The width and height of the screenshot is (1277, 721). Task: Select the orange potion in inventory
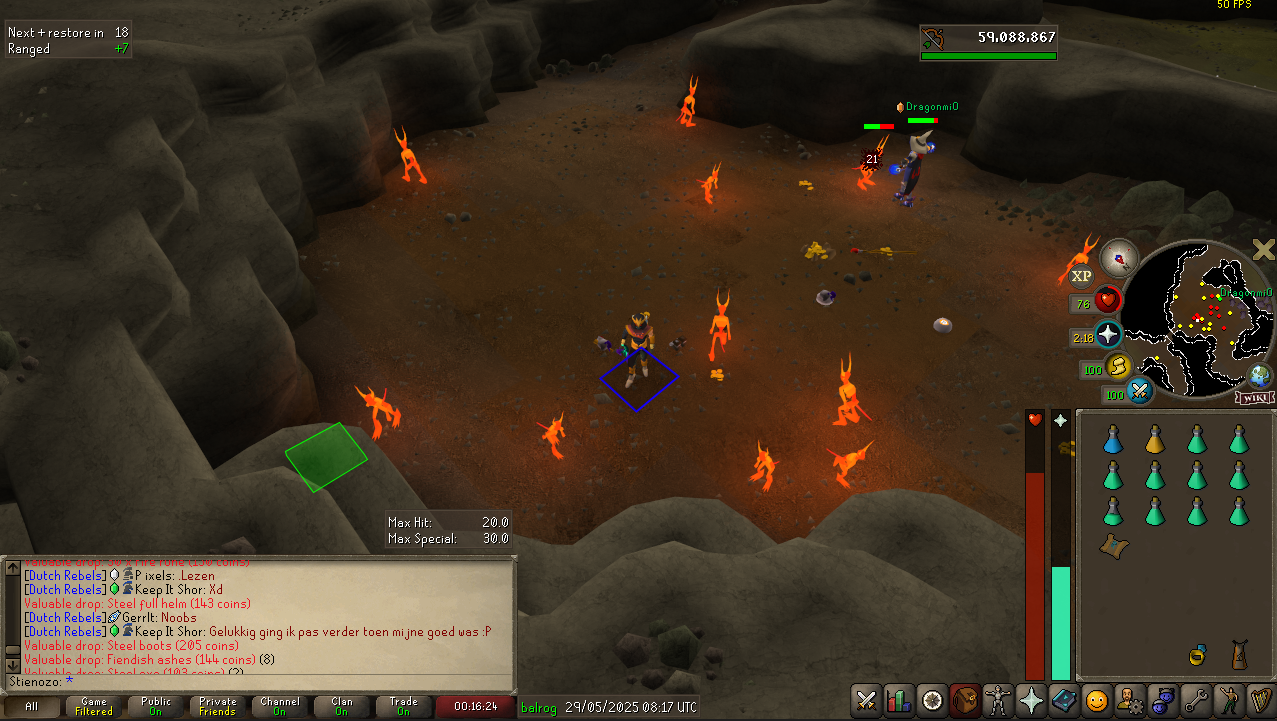coord(1154,439)
